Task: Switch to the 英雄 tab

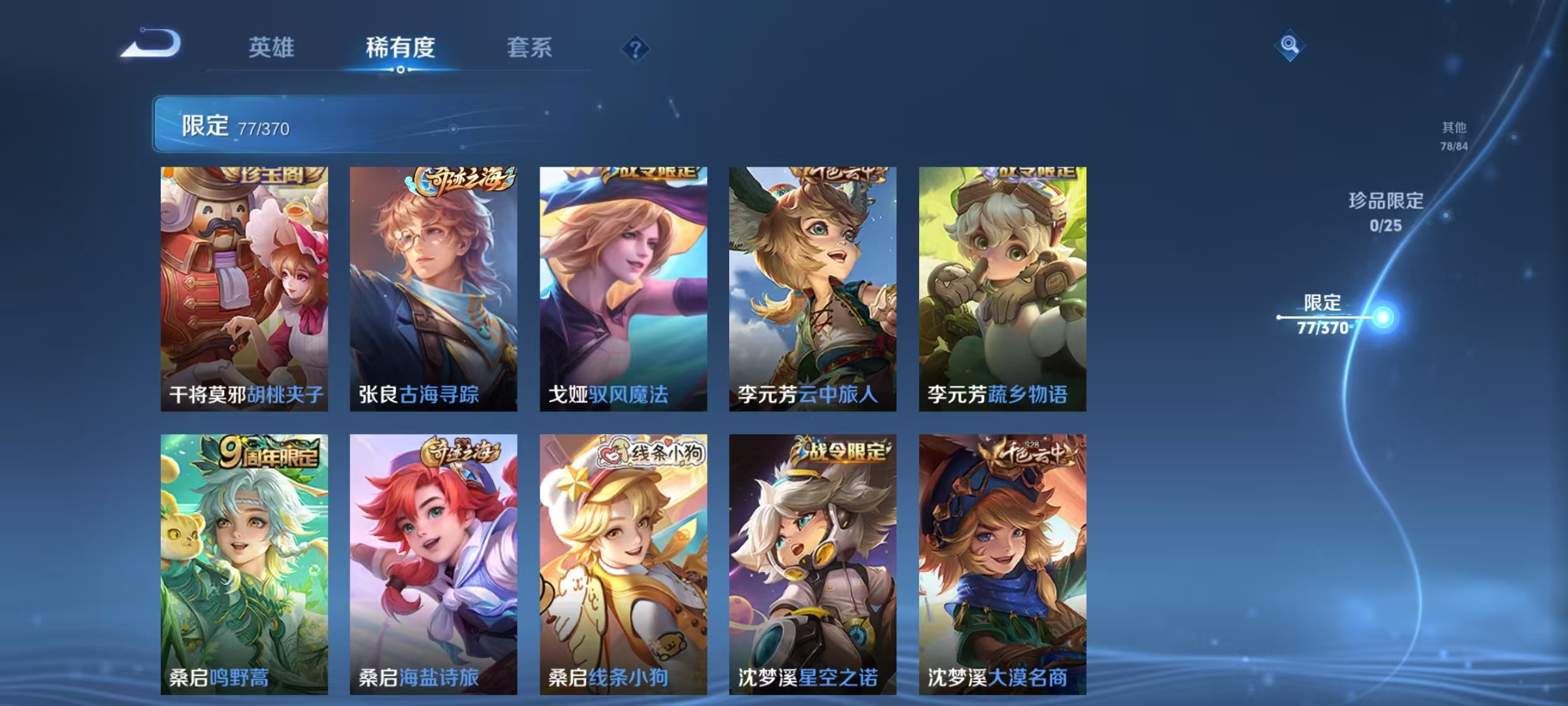Action: (x=272, y=47)
